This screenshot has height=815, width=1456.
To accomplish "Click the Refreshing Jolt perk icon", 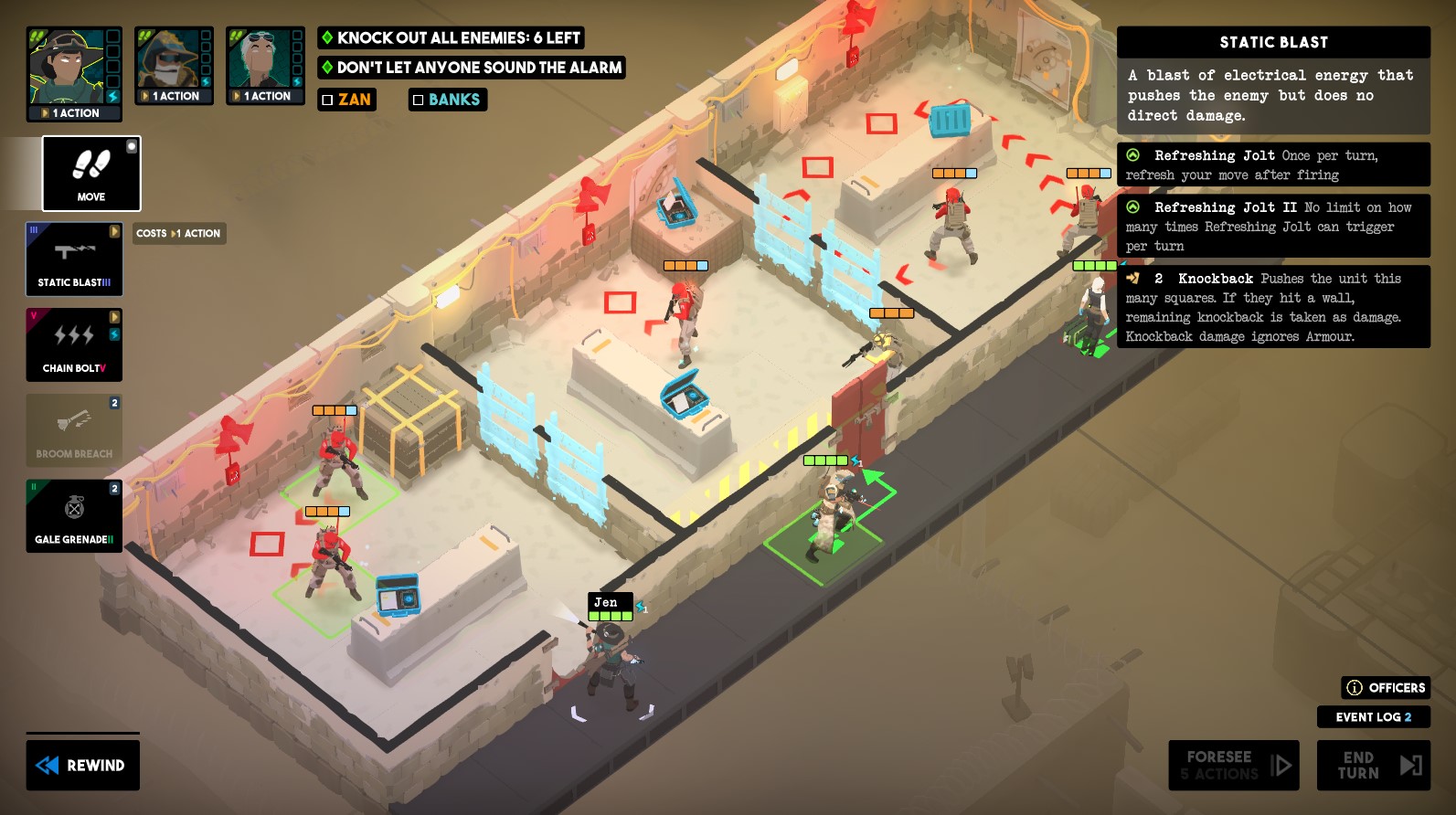I will [1133, 155].
